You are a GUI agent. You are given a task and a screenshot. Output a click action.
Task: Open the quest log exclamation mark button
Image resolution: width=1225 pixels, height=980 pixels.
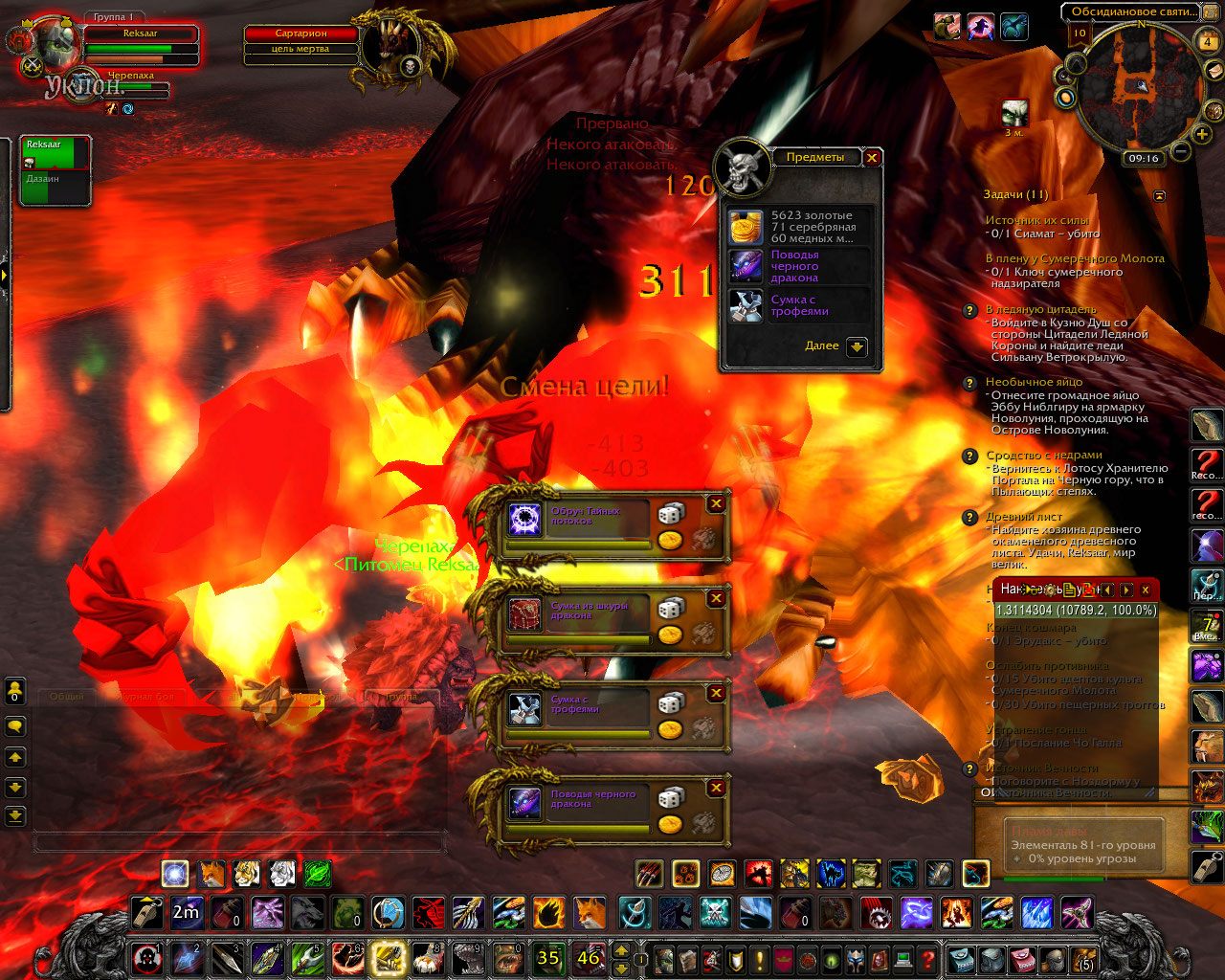click(x=760, y=958)
